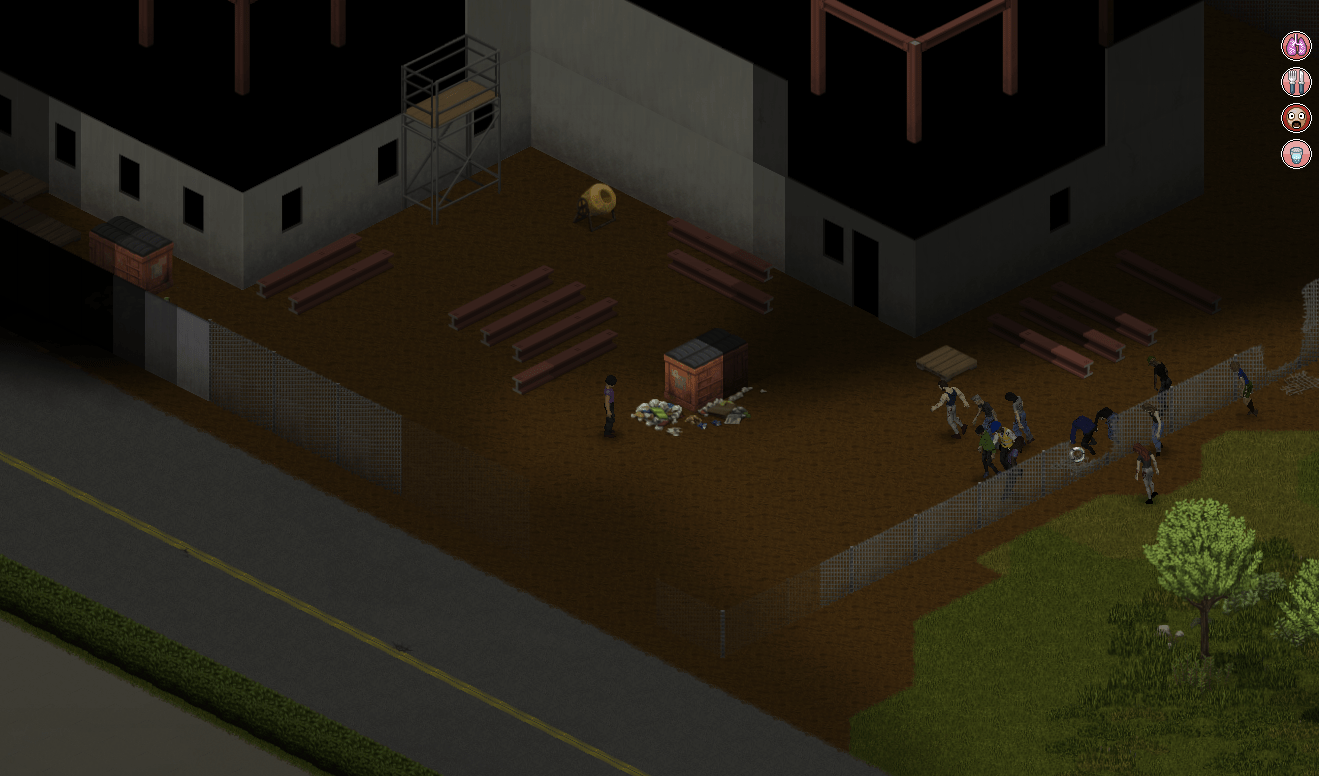
Task: Click the lungs sickness moodle icon
Action: tap(1295, 44)
